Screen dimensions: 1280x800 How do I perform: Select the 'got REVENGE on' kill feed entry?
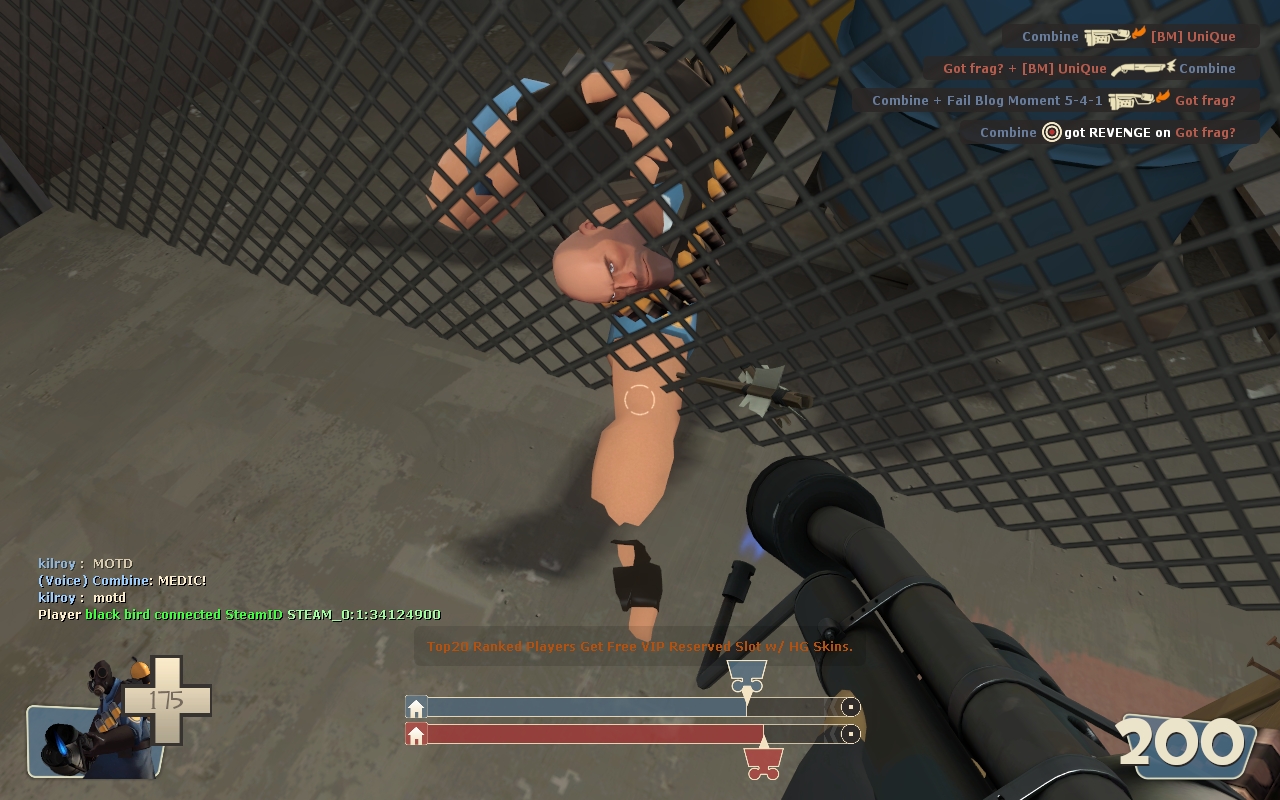1108,132
